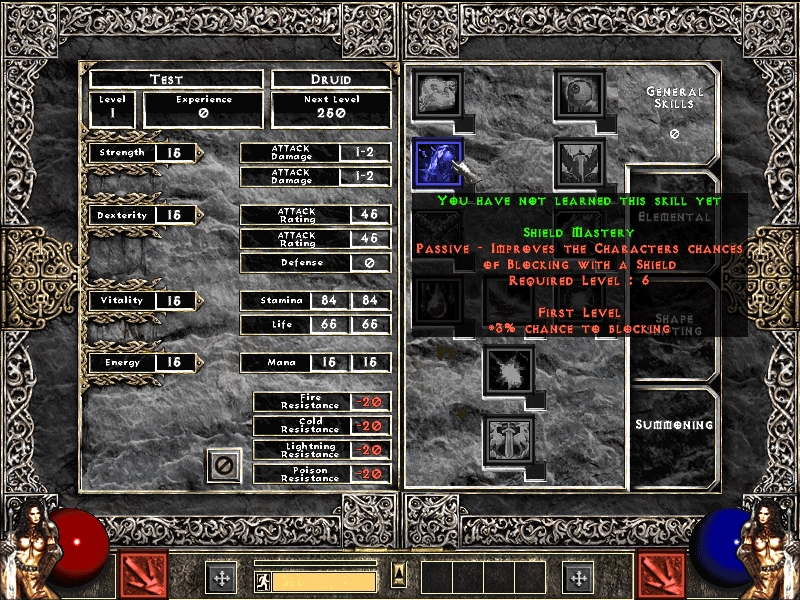Click the cross button beside the stamina bar

222,577
